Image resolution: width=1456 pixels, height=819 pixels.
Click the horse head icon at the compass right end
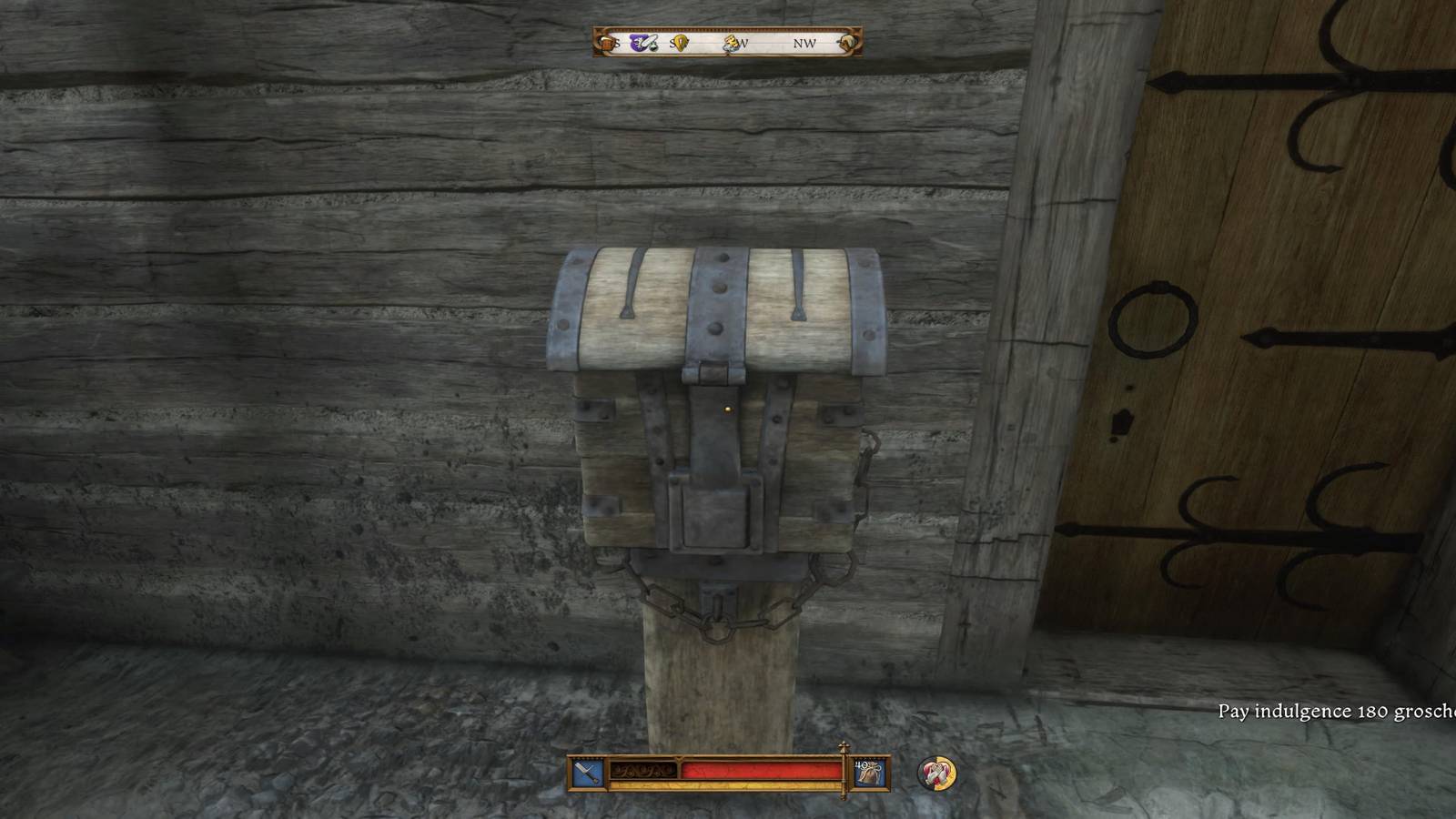pos(849,41)
